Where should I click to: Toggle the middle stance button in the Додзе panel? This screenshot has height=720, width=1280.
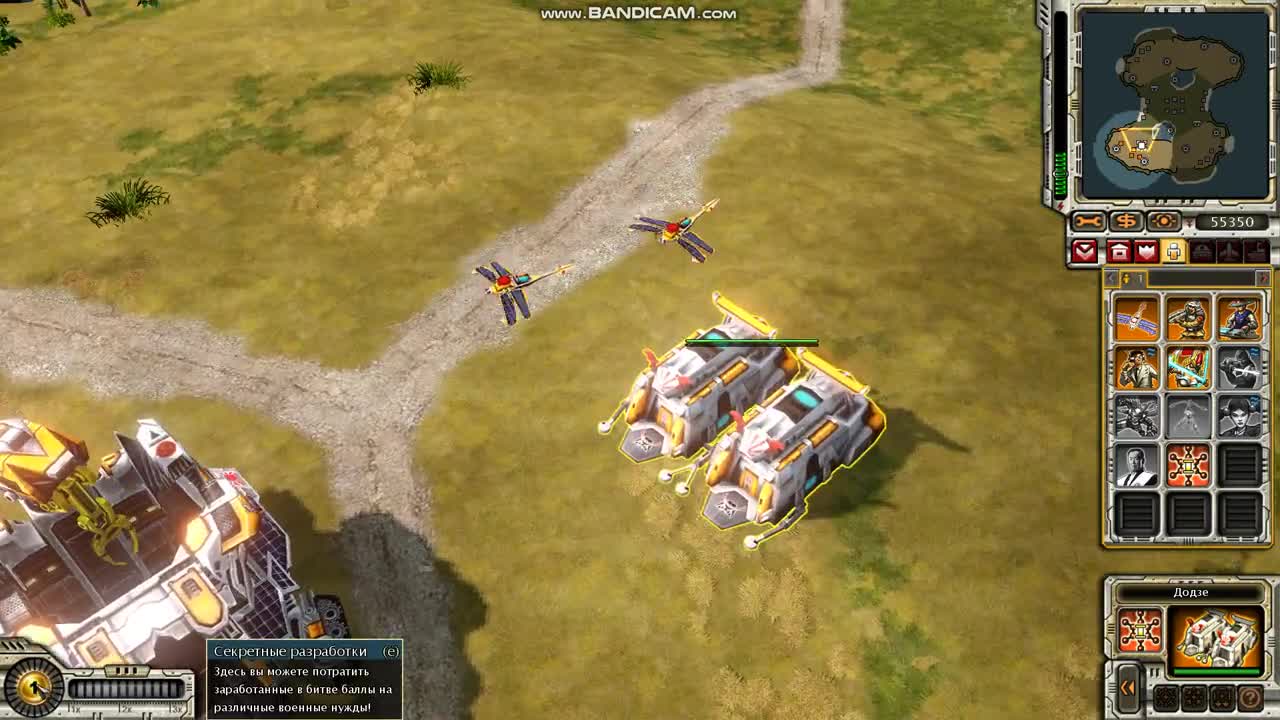[1193, 698]
